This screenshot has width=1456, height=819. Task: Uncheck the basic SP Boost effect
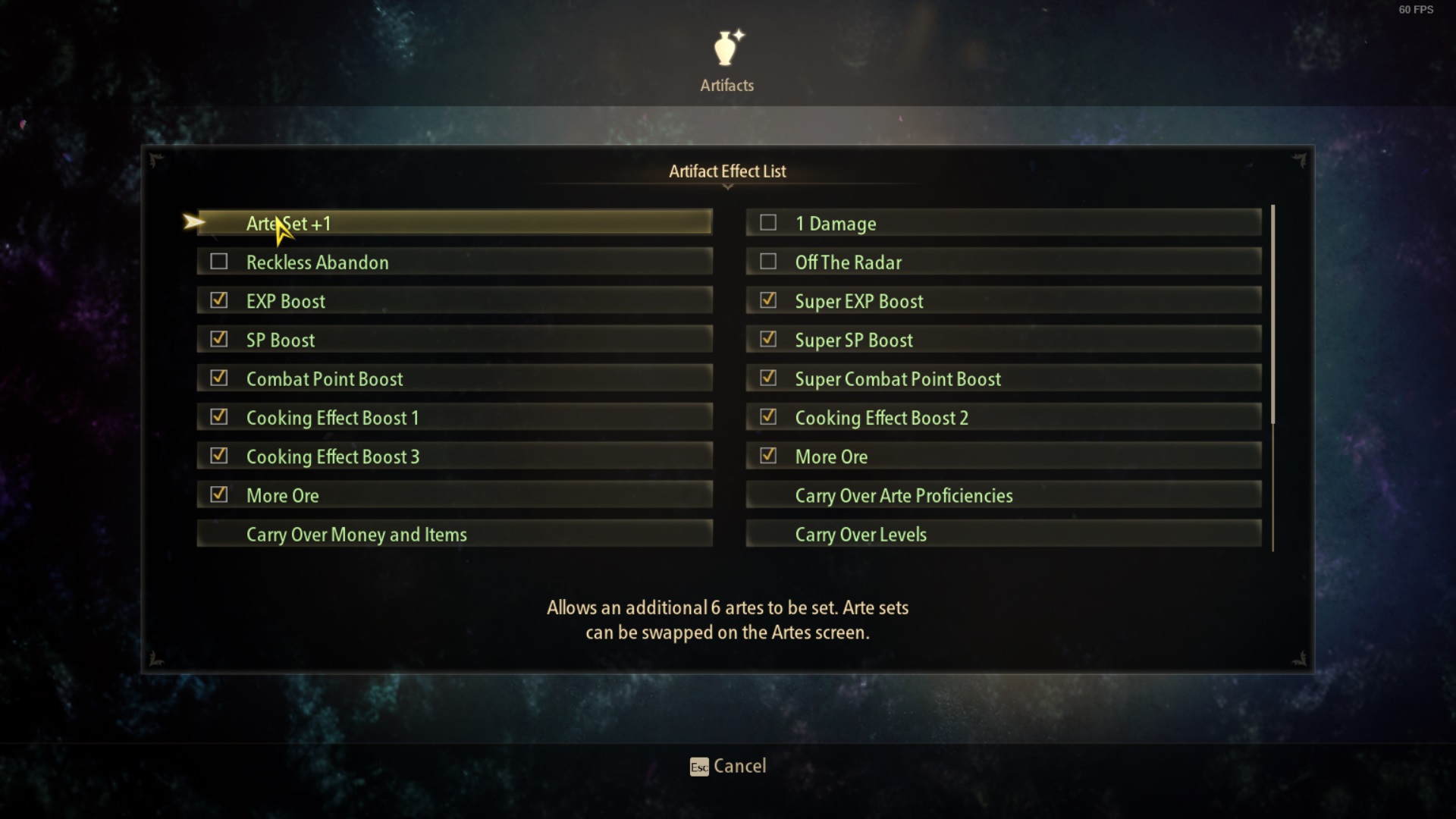219,339
